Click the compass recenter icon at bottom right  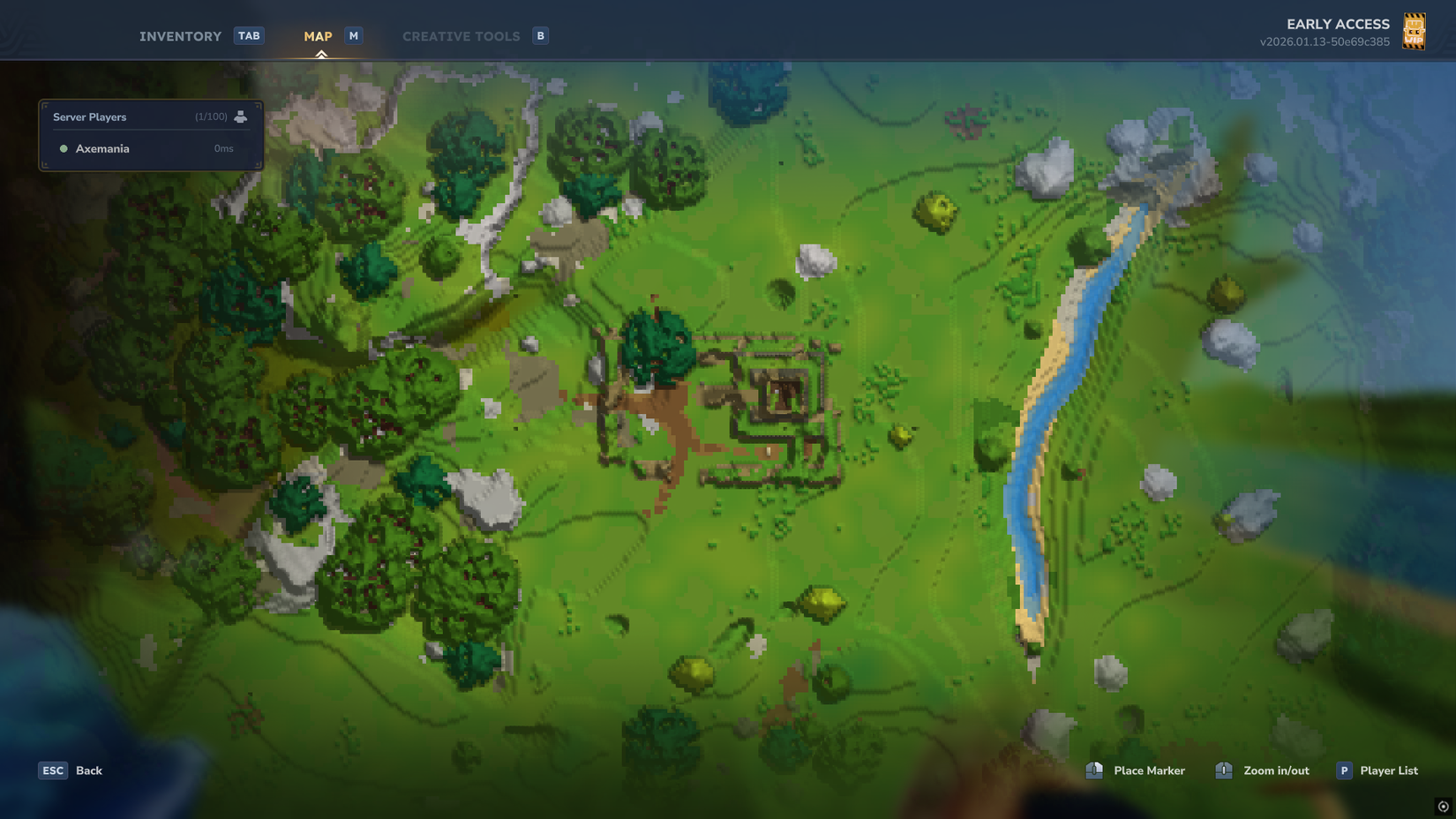[x=1445, y=806]
